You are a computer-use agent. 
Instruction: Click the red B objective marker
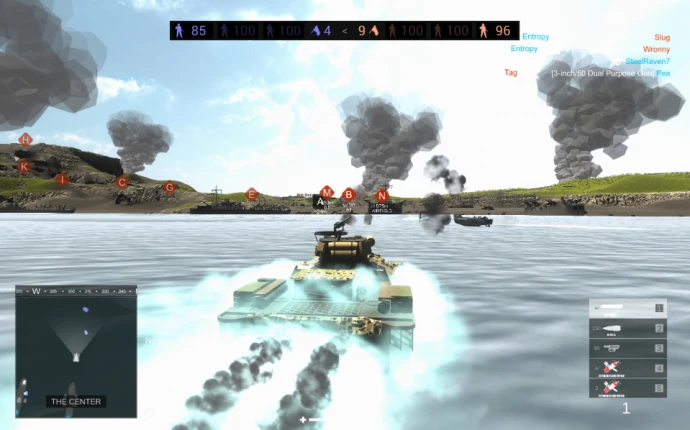coord(349,195)
